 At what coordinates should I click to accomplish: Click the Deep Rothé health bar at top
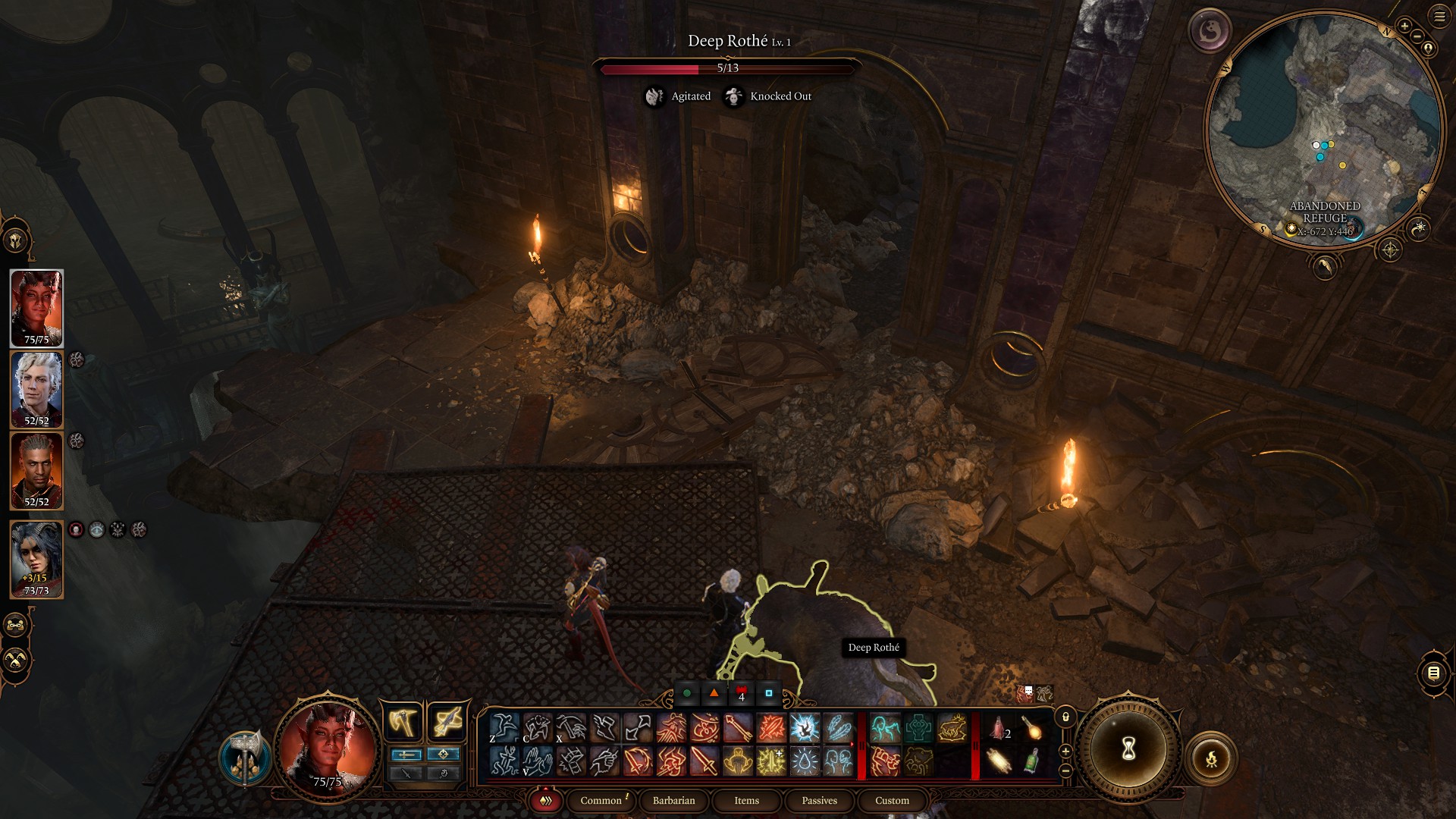(x=728, y=67)
